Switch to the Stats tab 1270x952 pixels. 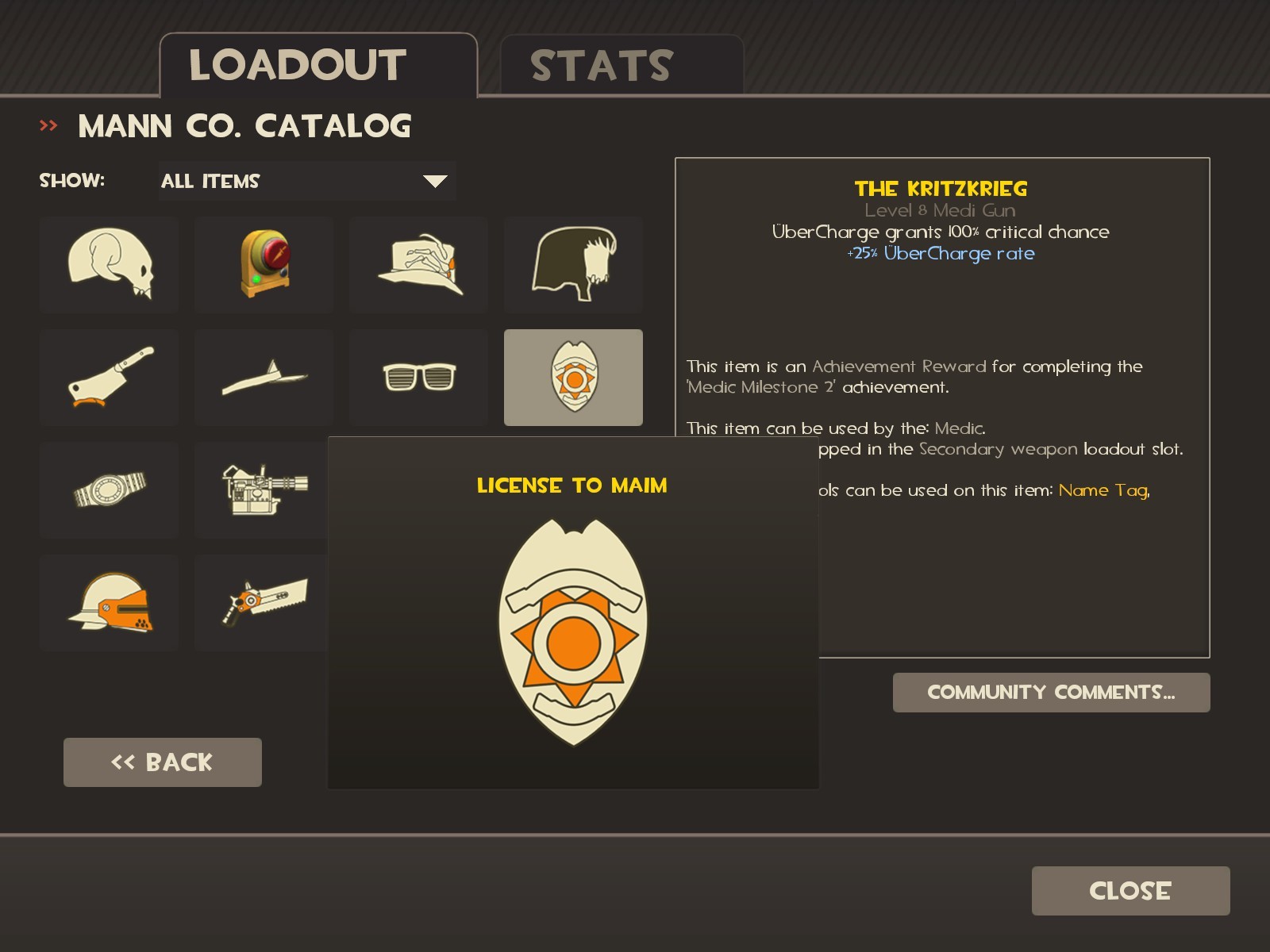click(x=602, y=63)
